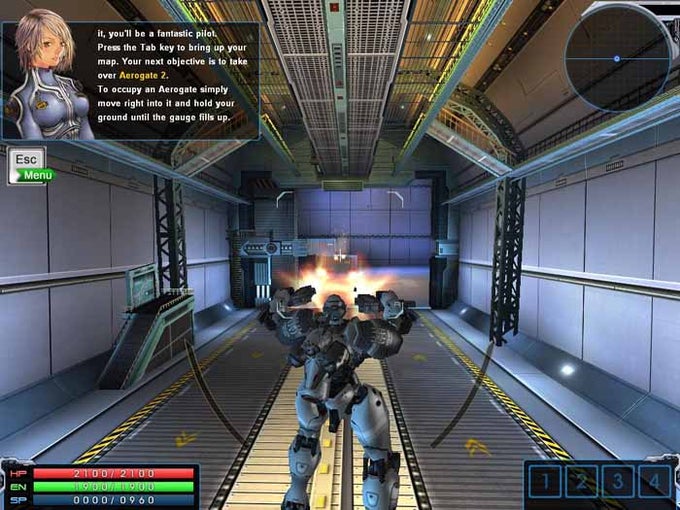The width and height of the screenshot is (680, 510).
Task: Select weapon slot 4
Action: click(654, 482)
